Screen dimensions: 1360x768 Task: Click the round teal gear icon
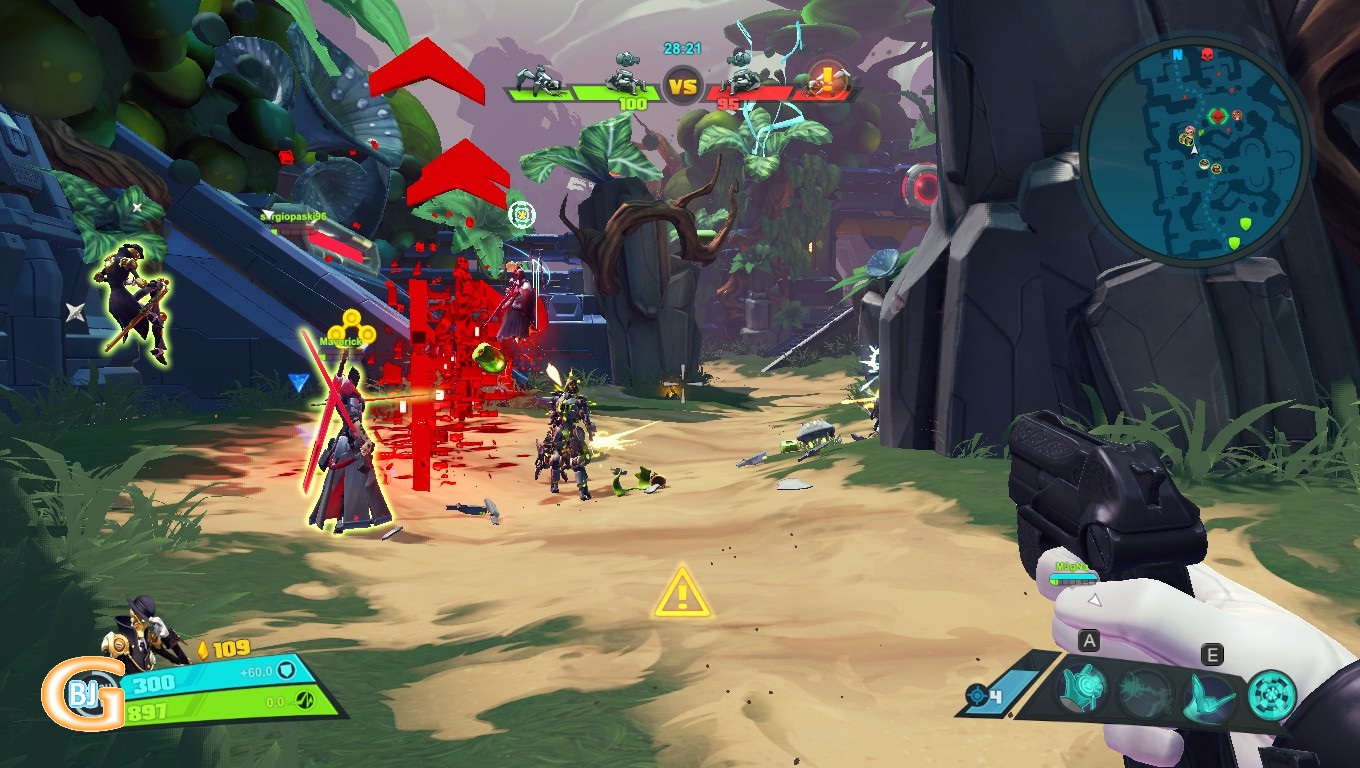point(1272,694)
